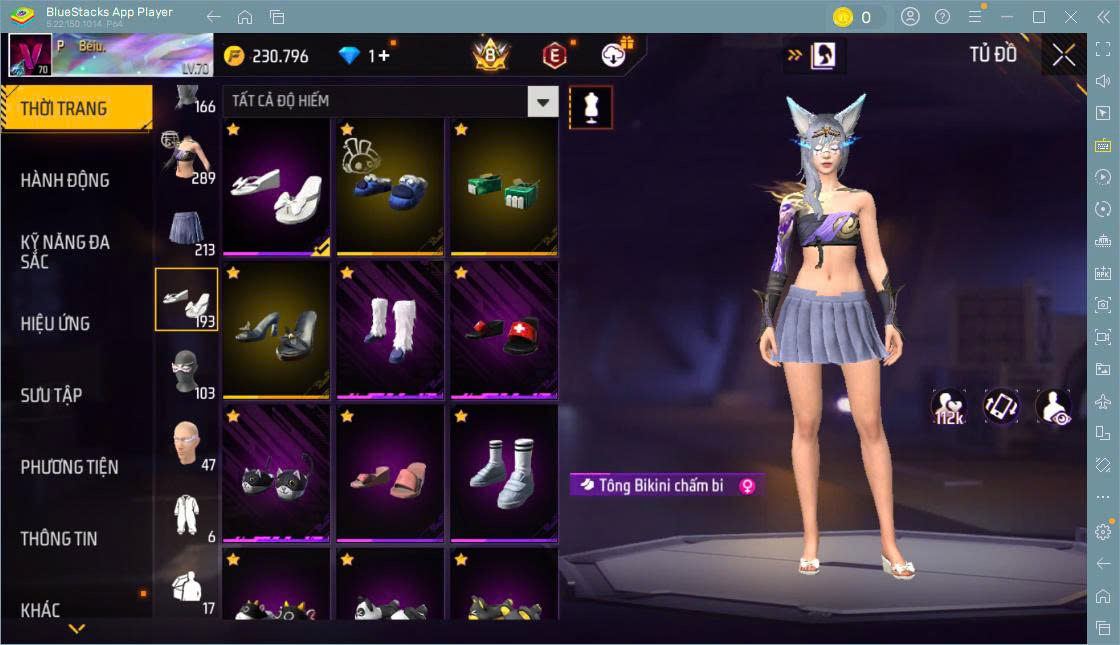Toggle the mannequin preview button
Image resolution: width=1120 pixels, height=645 pixels.
(590, 107)
